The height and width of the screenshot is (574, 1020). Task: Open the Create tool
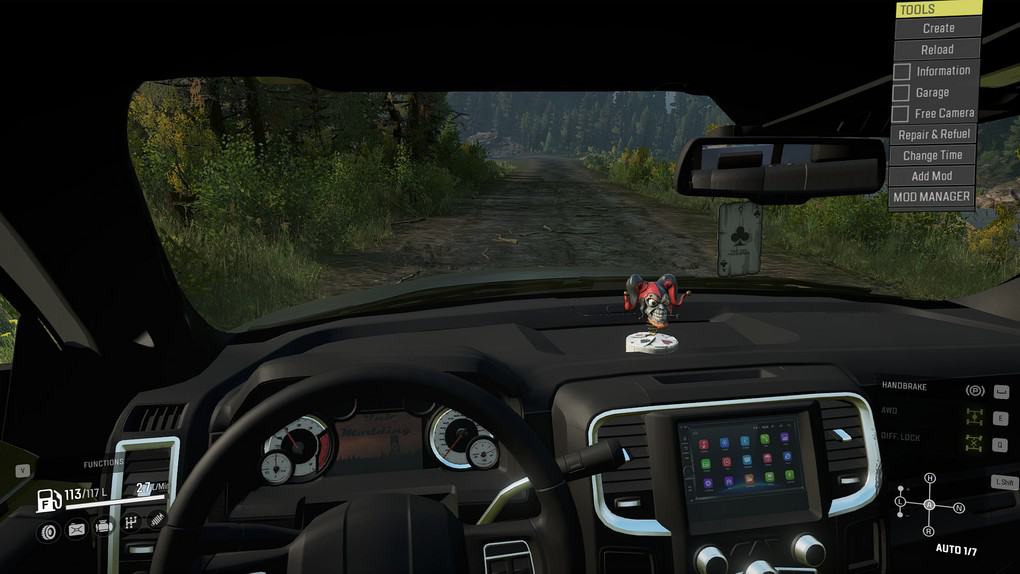point(937,28)
